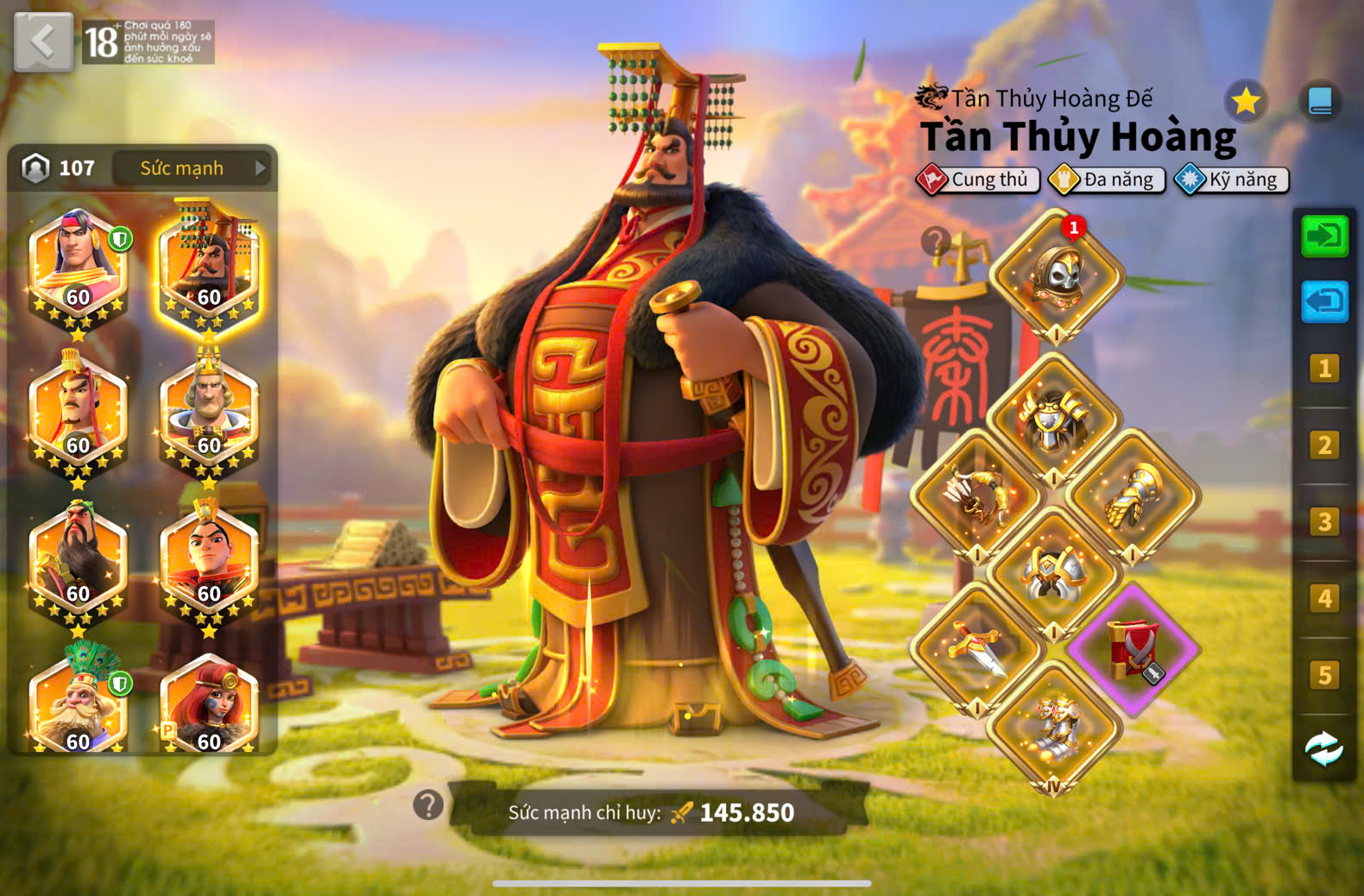
Task: Select the bow weapon equipment slot
Action: coord(978,496)
